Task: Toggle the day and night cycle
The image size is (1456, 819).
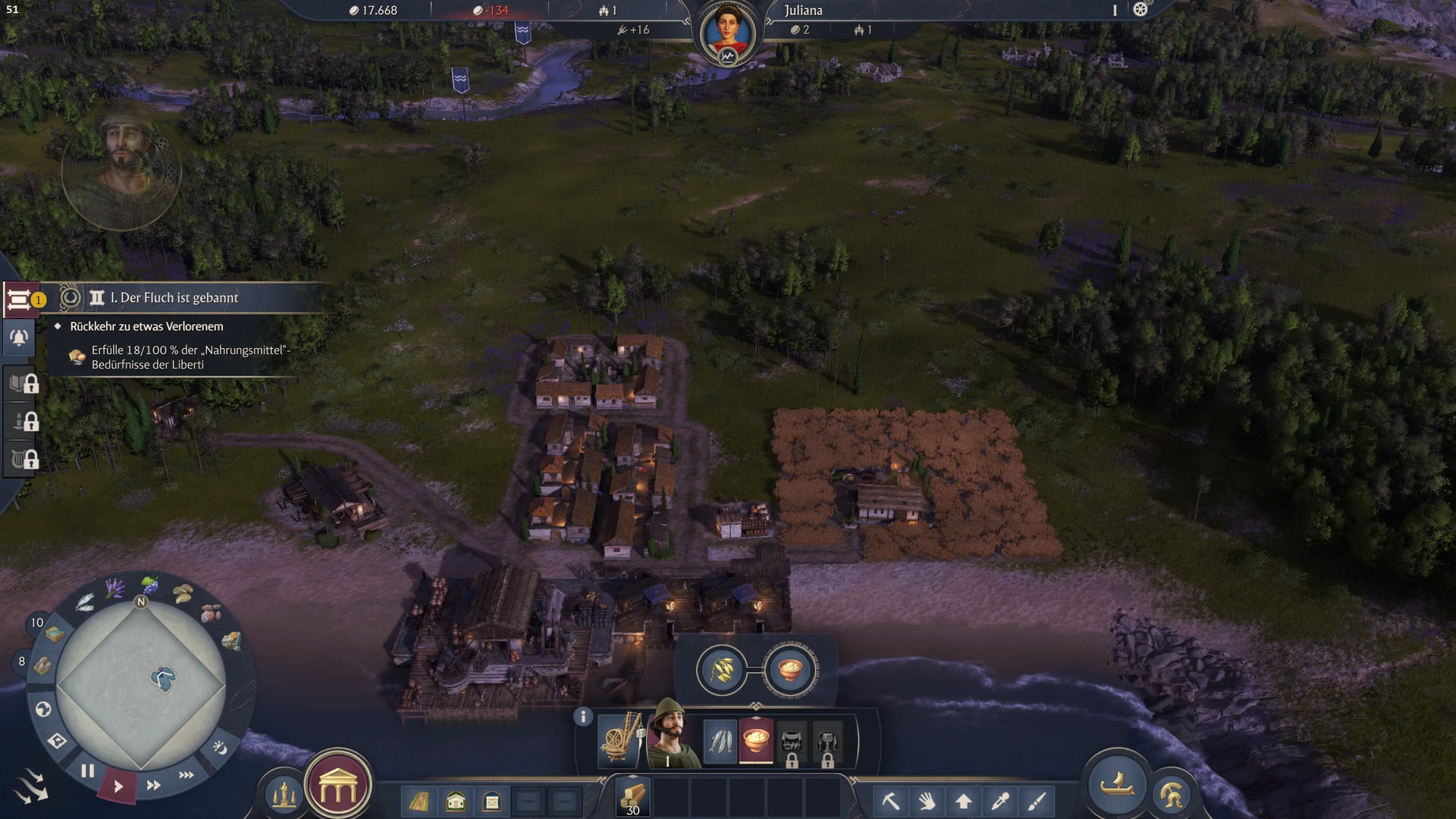Action: [220, 748]
